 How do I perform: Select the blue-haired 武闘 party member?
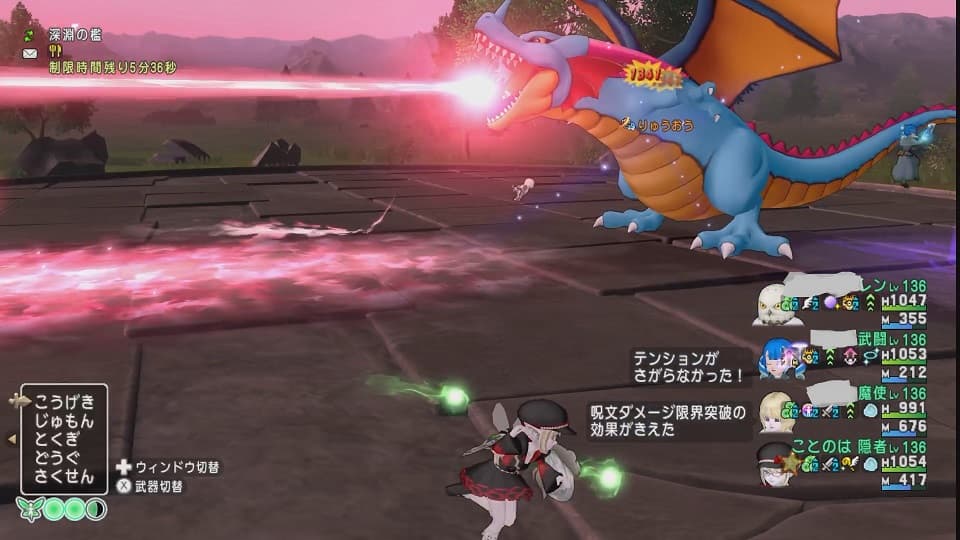point(775,357)
